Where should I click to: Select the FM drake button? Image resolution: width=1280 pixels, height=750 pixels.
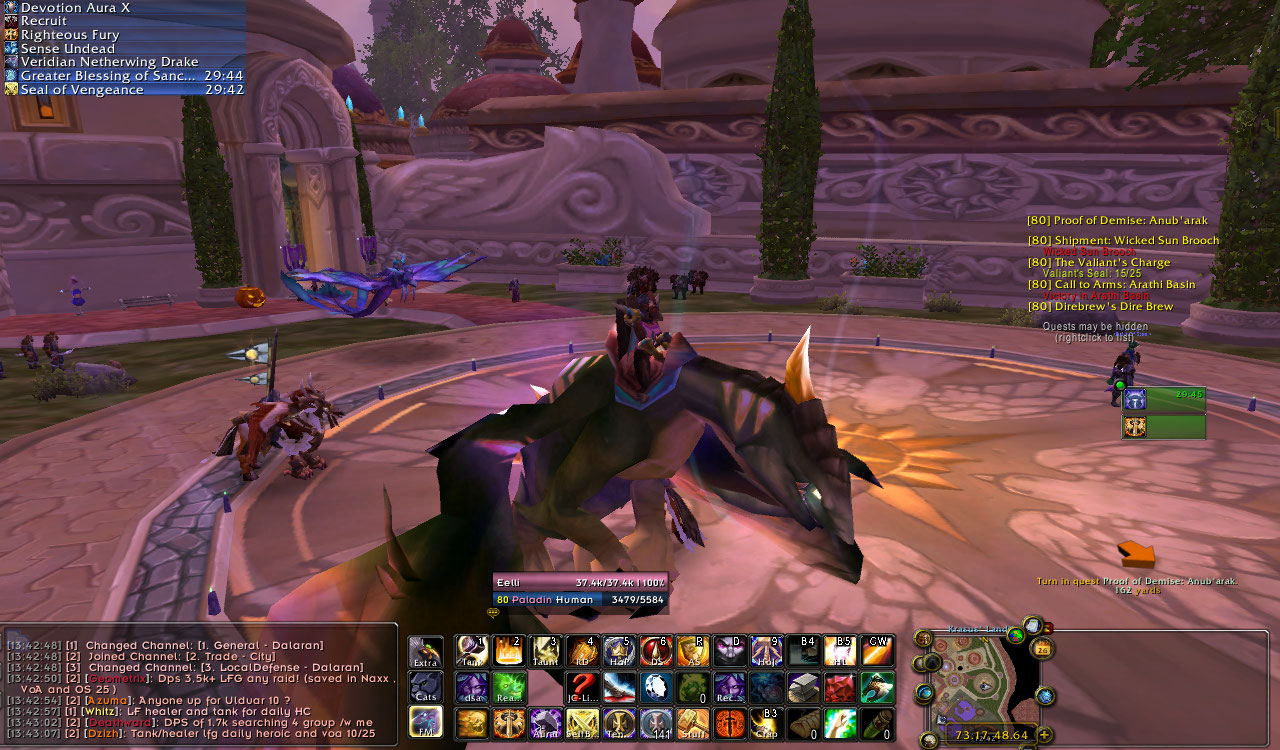pyautogui.click(x=425, y=722)
